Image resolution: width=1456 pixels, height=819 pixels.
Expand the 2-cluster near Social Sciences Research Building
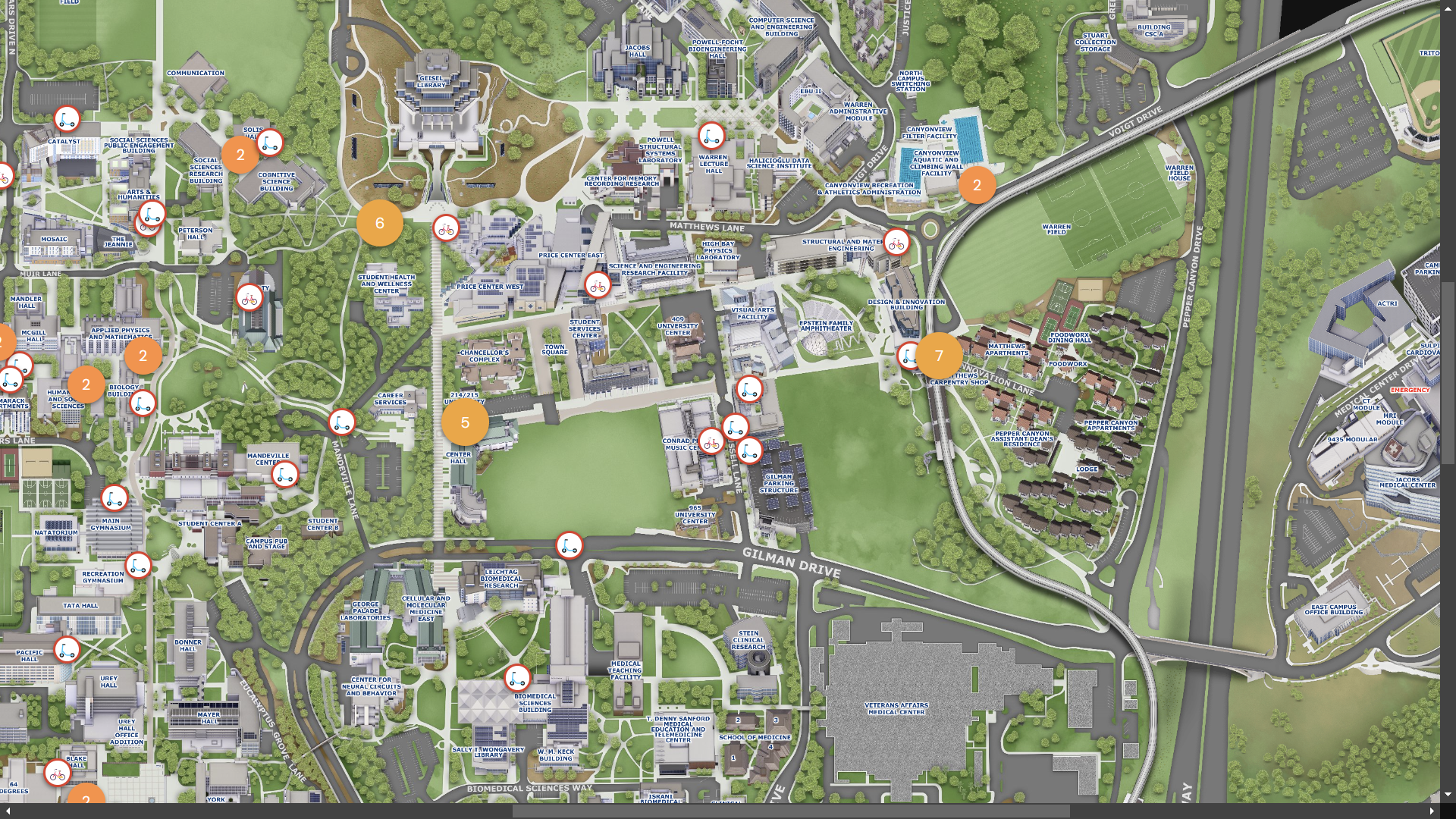tap(240, 155)
